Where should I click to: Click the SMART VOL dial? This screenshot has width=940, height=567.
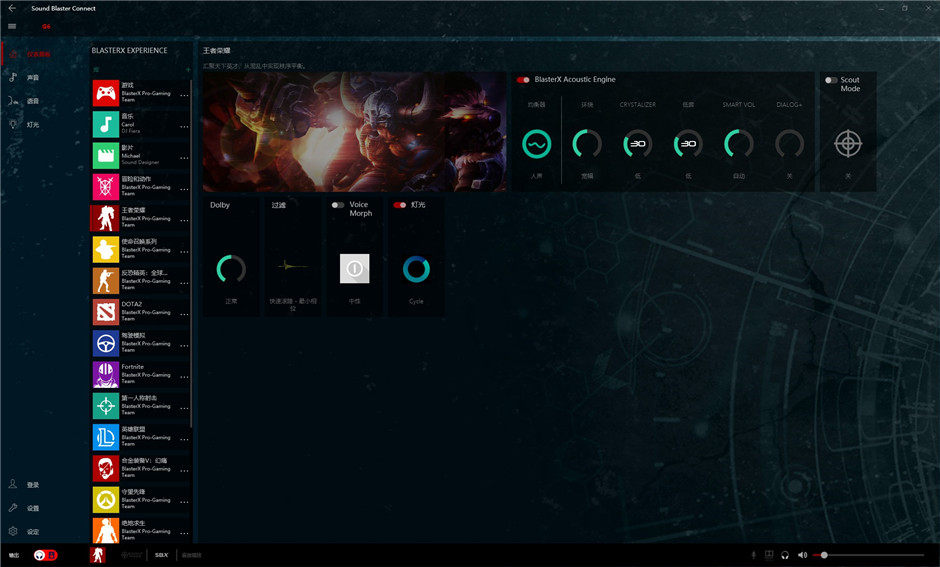(x=738, y=145)
